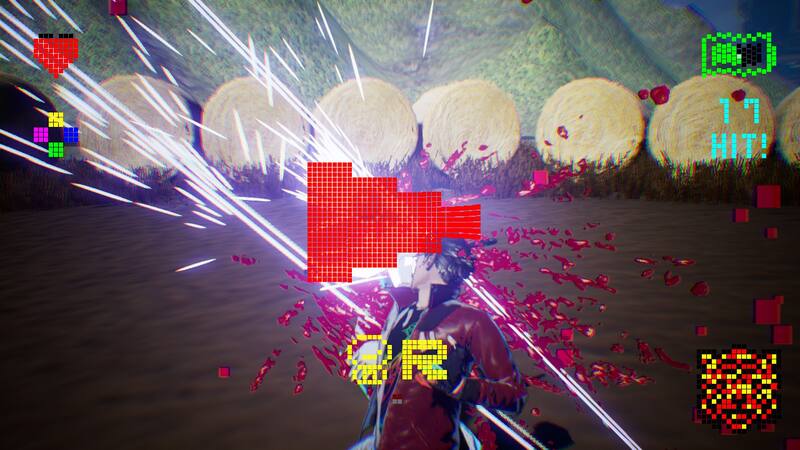The image size is (800, 450).
Task: Click the green beam katana battery icon
Action: point(738,53)
